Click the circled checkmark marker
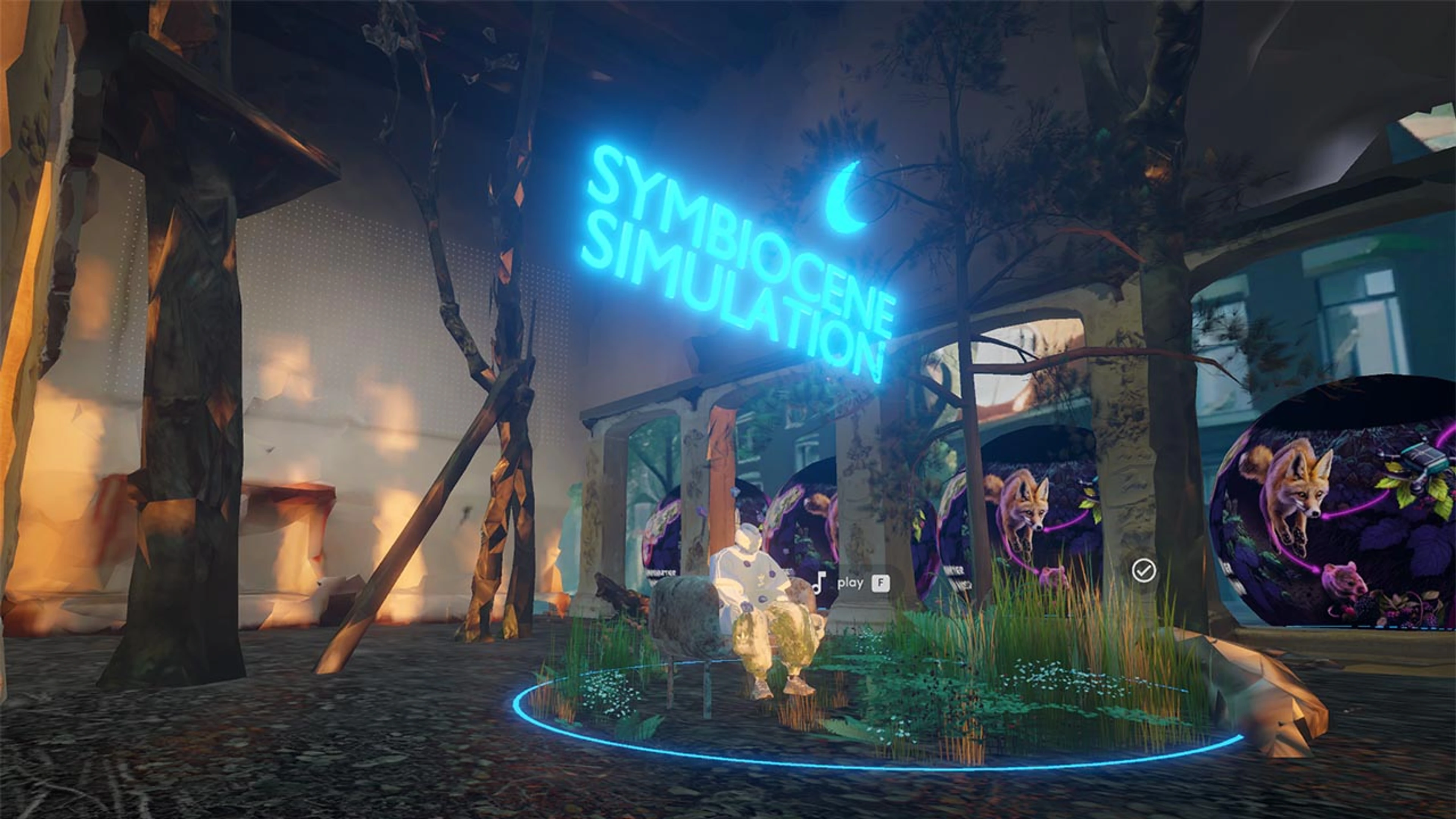Screen dimensions: 1456x819 point(1144,571)
